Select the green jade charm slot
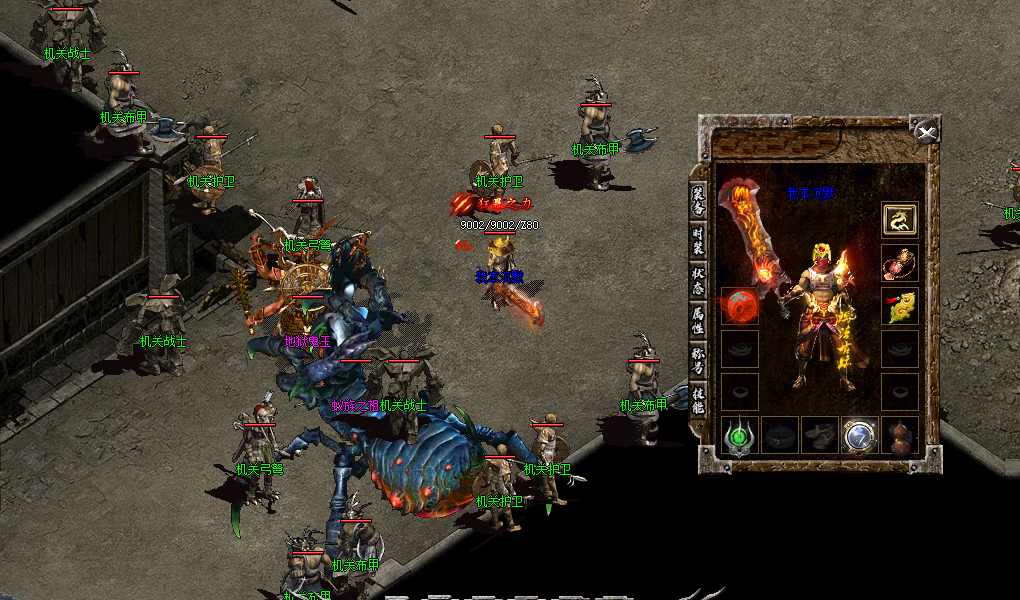Screen dimensions: 1020x600 pos(900,306)
